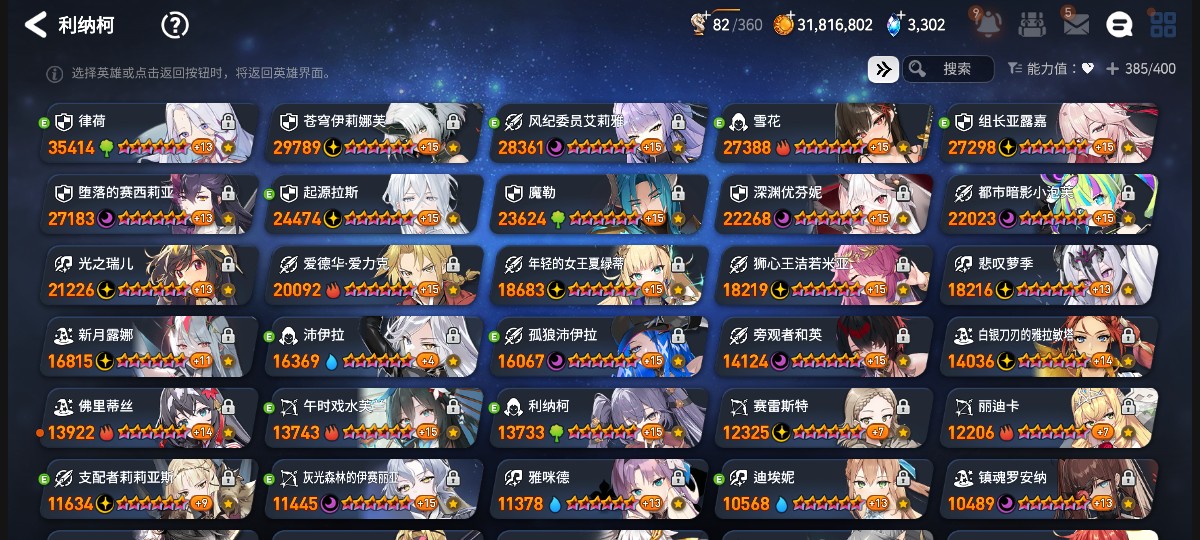The width and height of the screenshot is (1200, 540).
Task: Click the double-arrow expand button
Action: 883,69
